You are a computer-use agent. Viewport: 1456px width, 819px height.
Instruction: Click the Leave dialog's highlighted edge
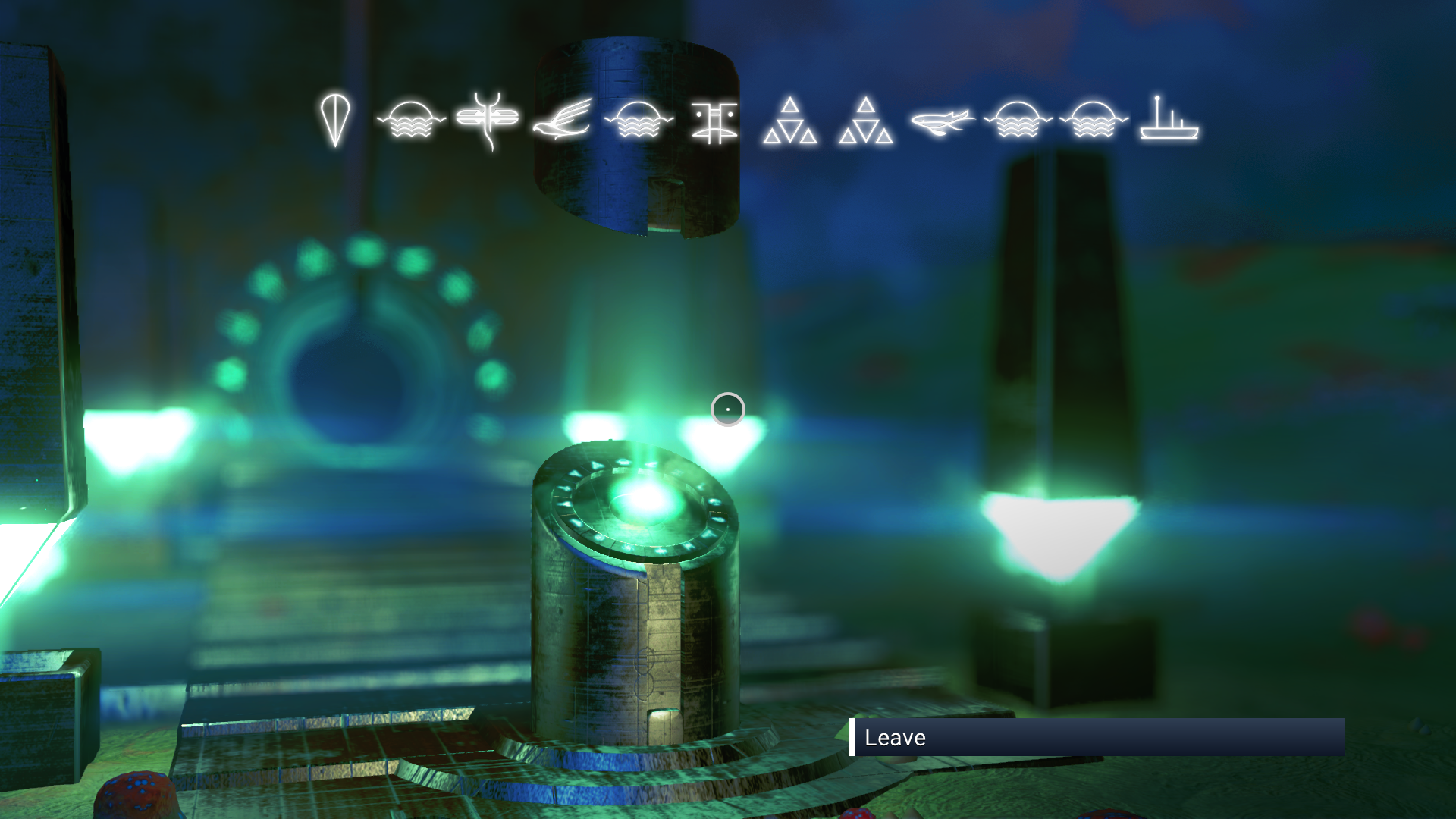(853, 737)
